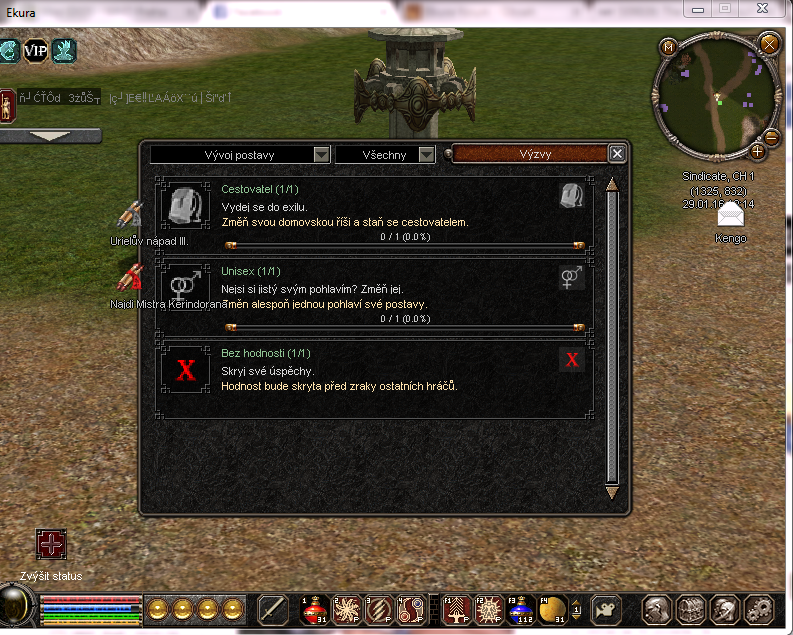Close the minimap with its X button
This screenshot has height=635, width=793.
768,43
